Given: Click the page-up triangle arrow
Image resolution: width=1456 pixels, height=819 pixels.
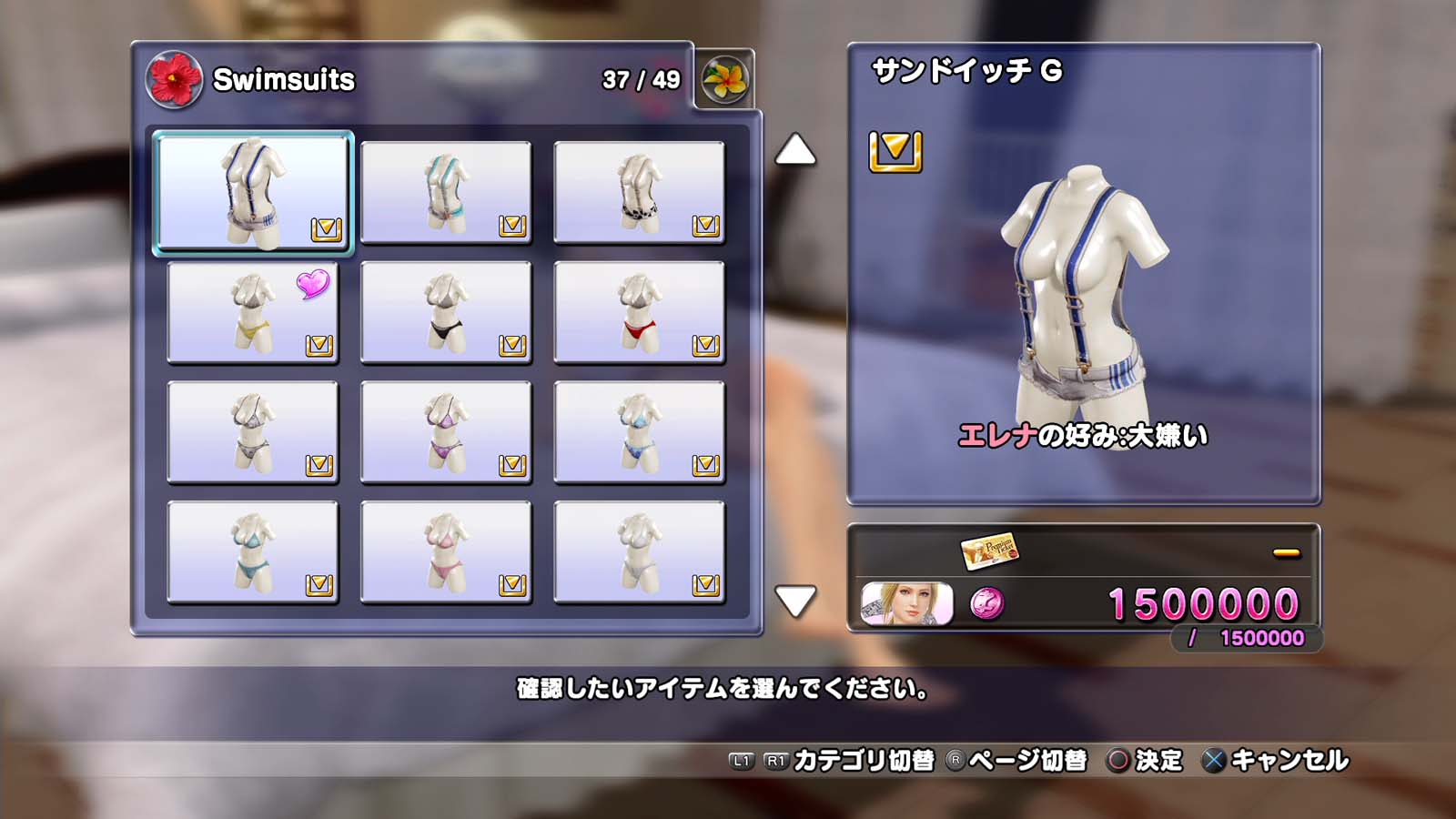Looking at the screenshot, I should (x=794, y=150).
